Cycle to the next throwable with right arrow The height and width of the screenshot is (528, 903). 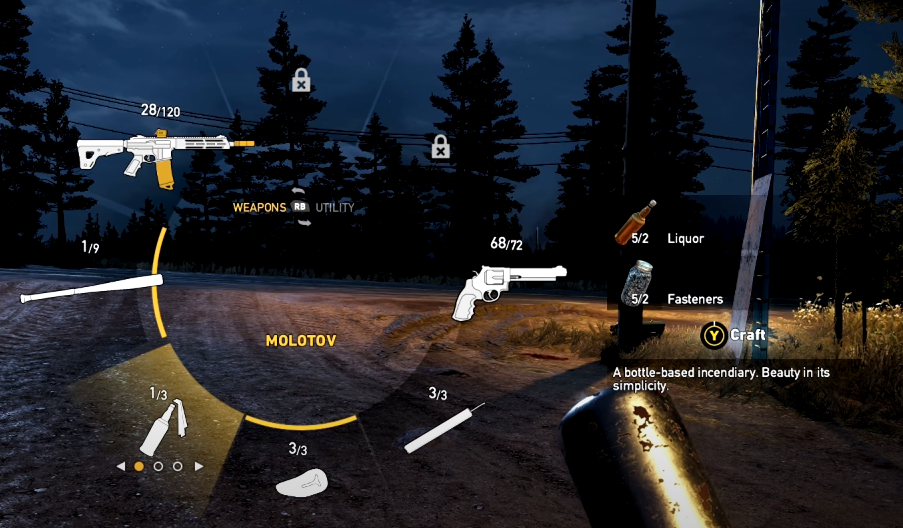pyautogui.click(x=198, y=466)
